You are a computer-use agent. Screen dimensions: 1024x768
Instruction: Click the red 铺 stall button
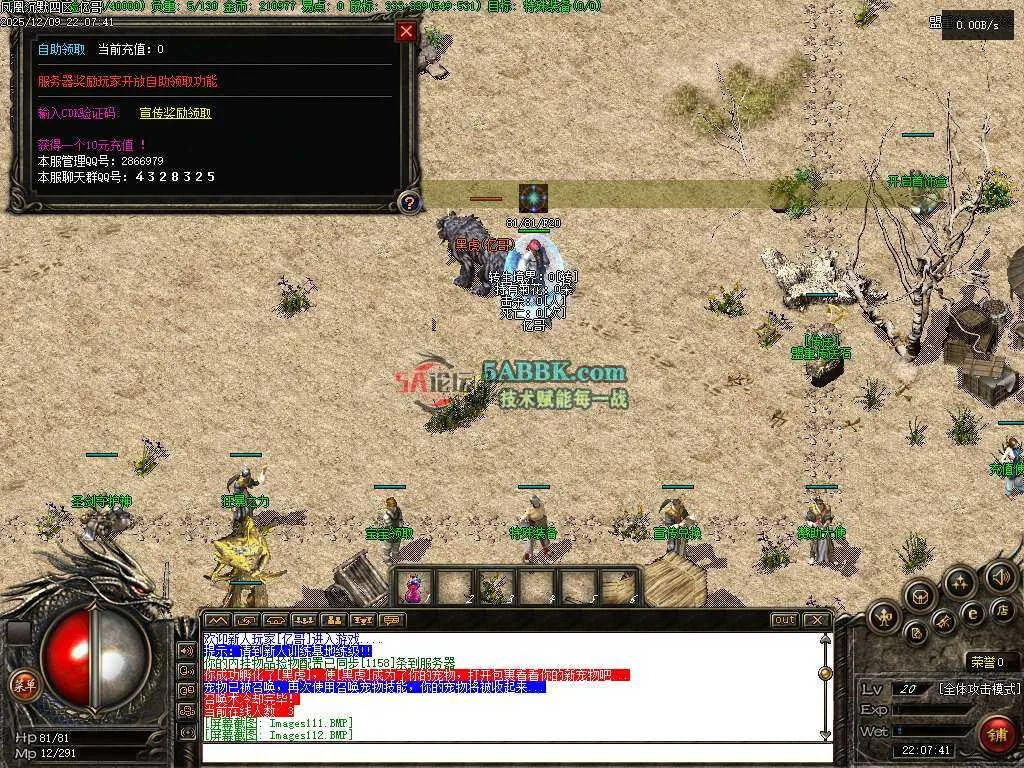click(994, 732)
